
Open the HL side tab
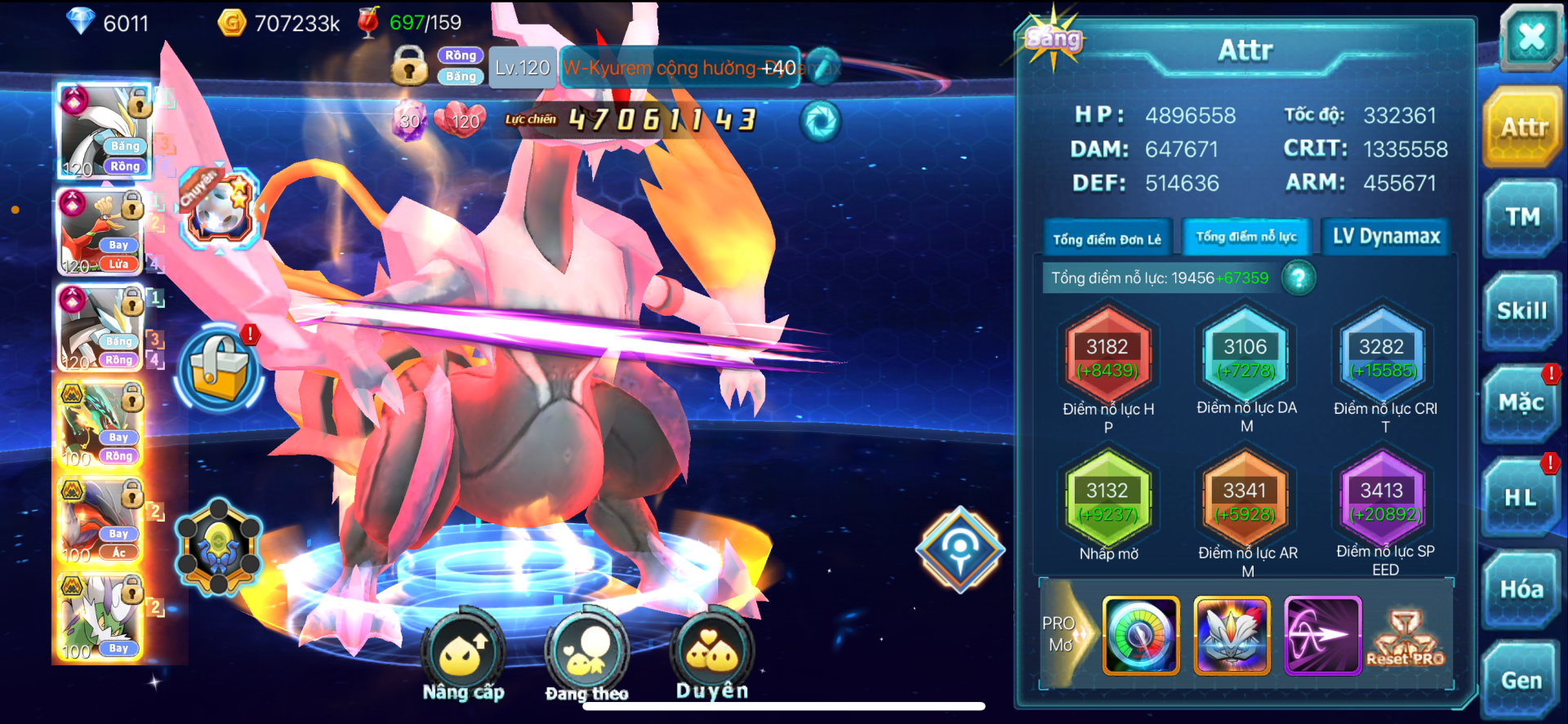(x=1522, y=497)
